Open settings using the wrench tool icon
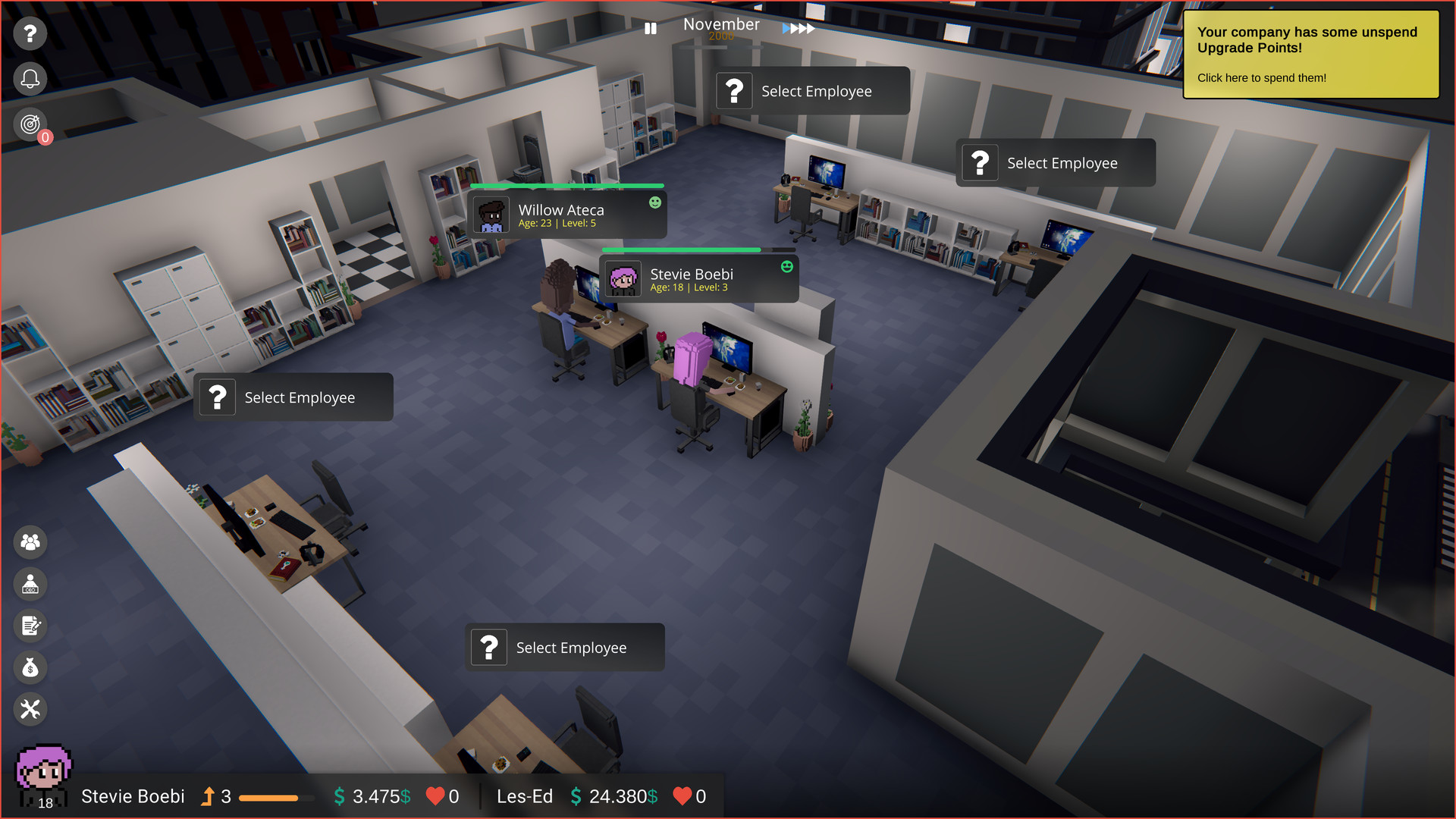 click(30, 709)
